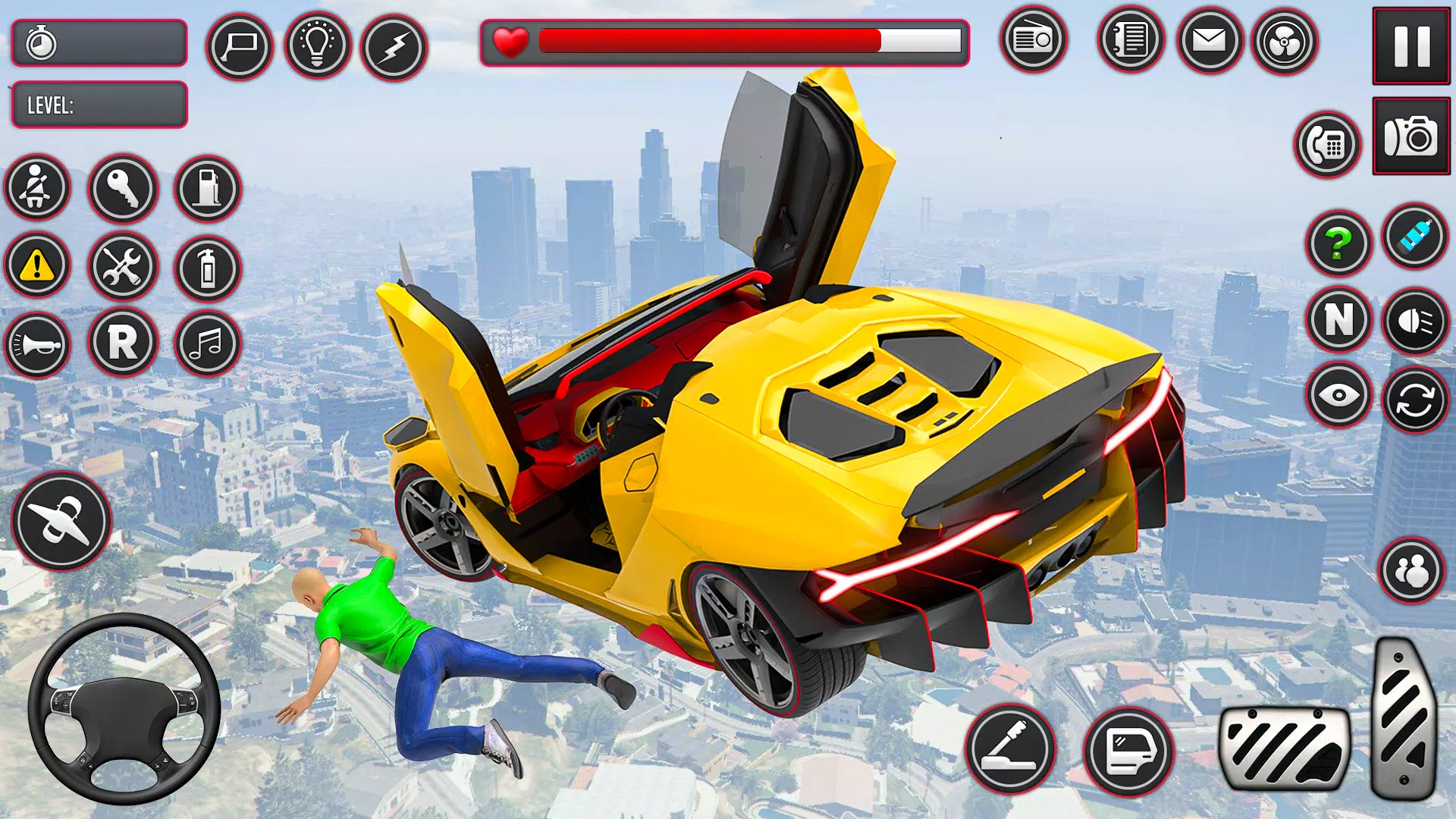Select the fuel pump icon
Viewport: 1456px width, 819px height.
(x=208, y=190)
